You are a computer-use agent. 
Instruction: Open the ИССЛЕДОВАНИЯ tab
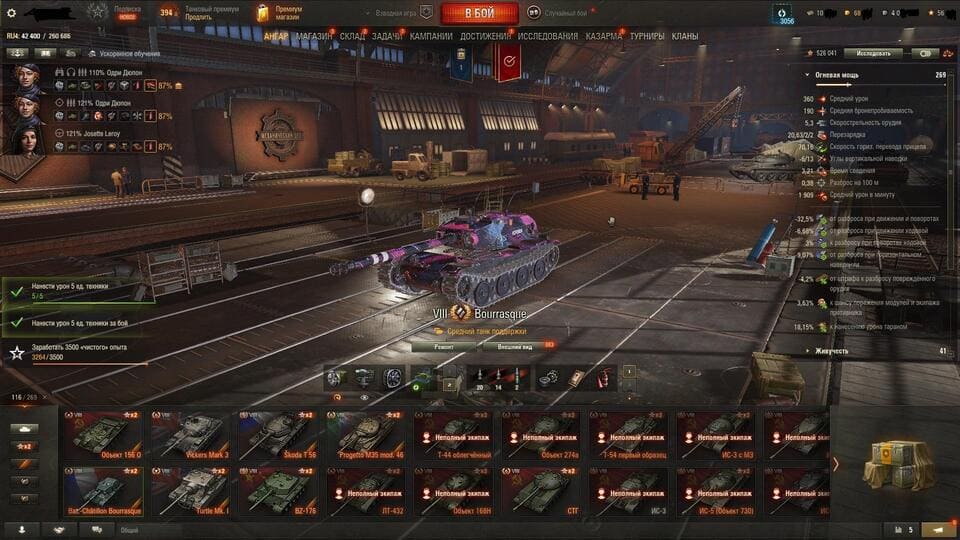click(x=547, y=37)
